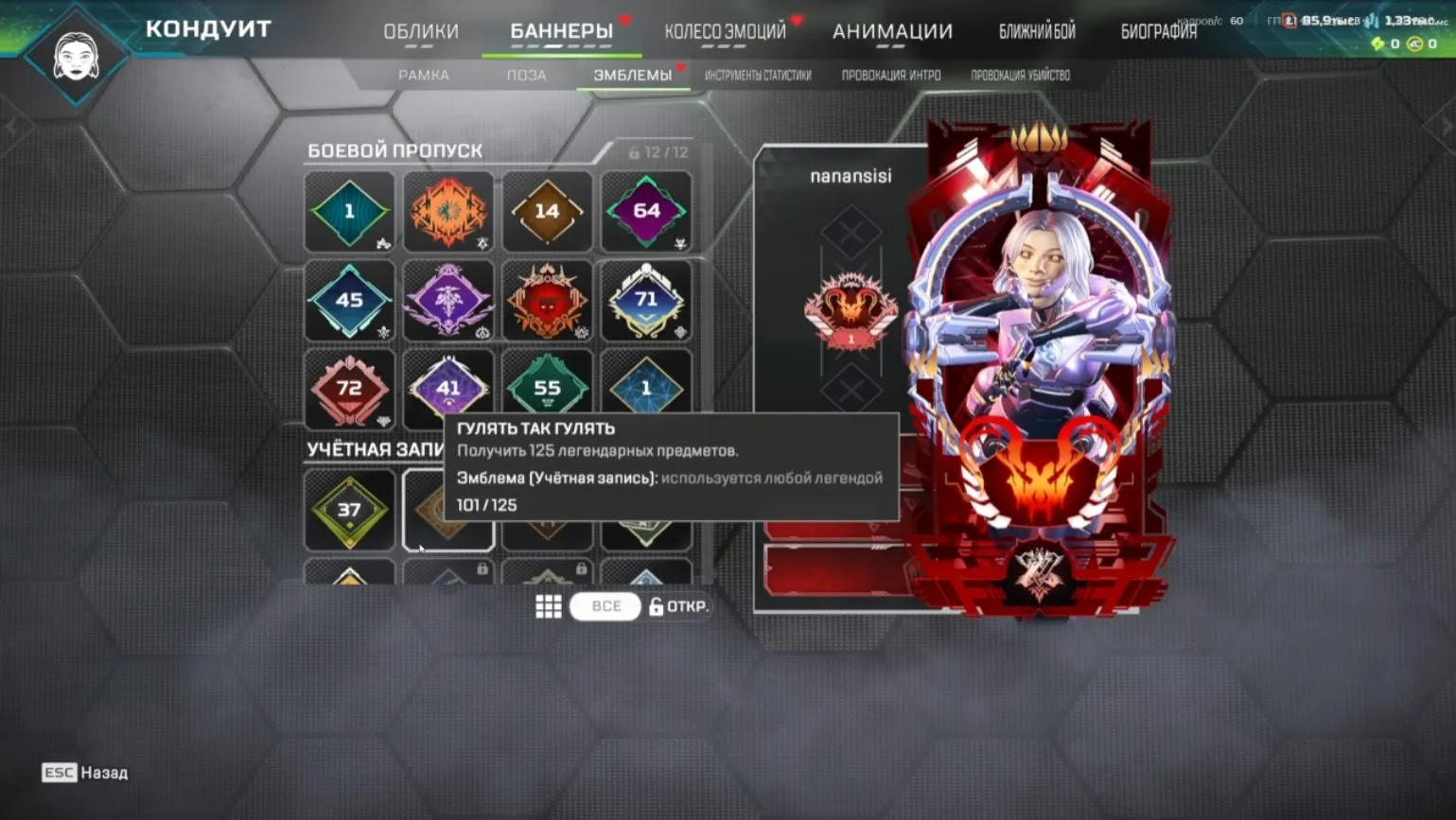Switch to the ОБЛИКИ tab
1456x820 pixels.
click(x=422, y=30)
